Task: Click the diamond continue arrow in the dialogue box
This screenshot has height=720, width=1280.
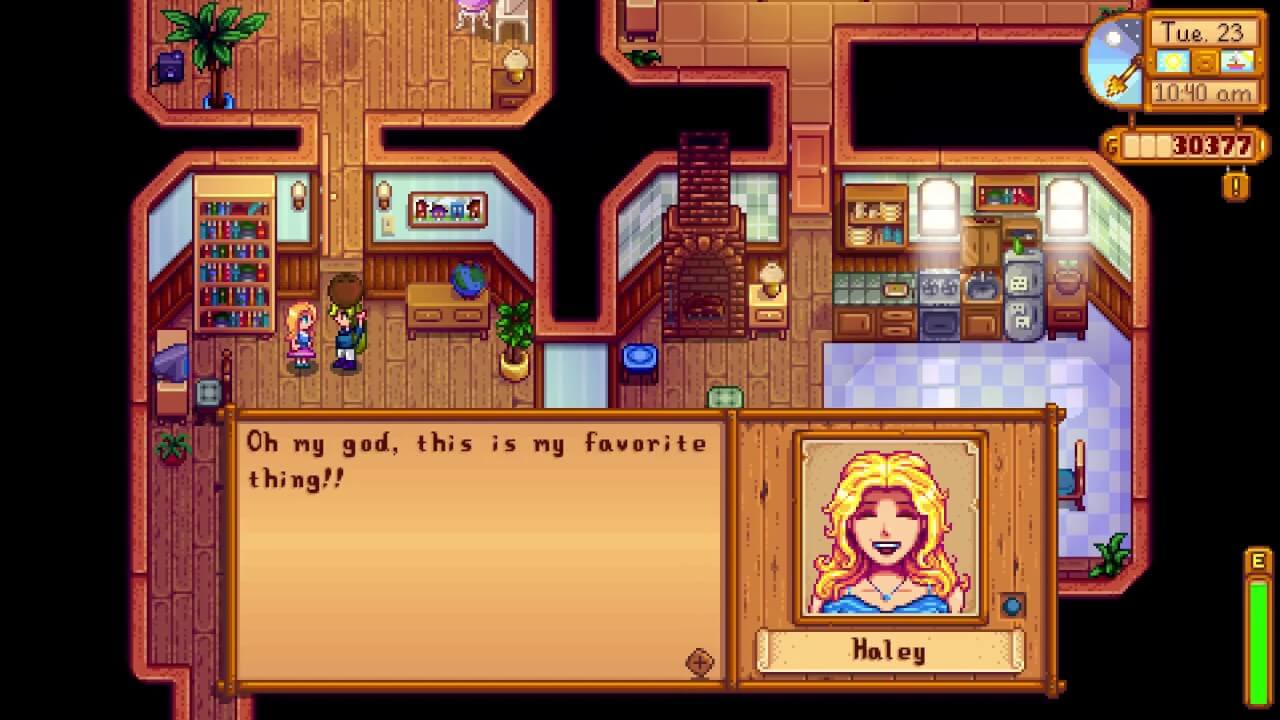Action: 701,662
